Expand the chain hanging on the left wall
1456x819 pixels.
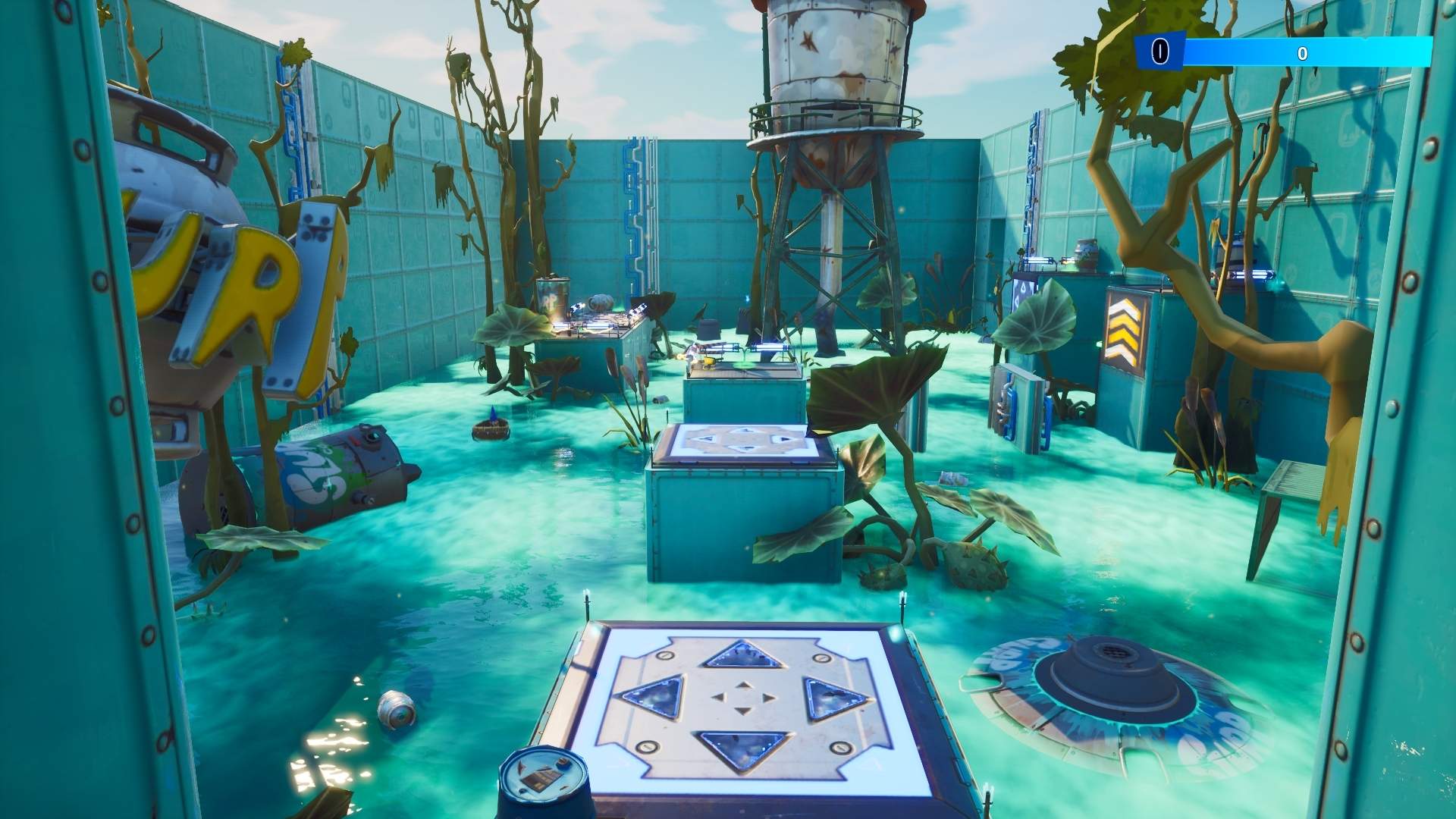tap(291, 129)
